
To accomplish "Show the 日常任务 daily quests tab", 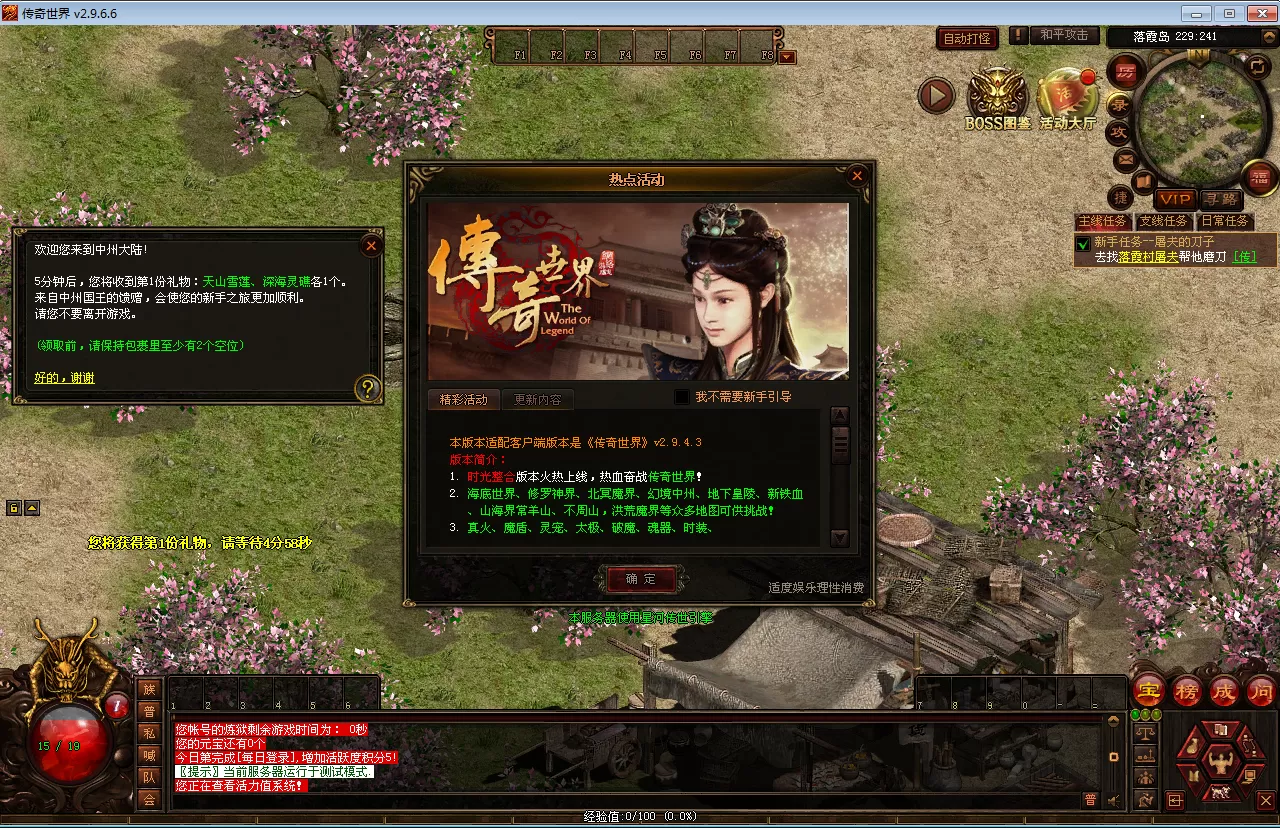I will pyautogui.click(x=1224, y=221).
